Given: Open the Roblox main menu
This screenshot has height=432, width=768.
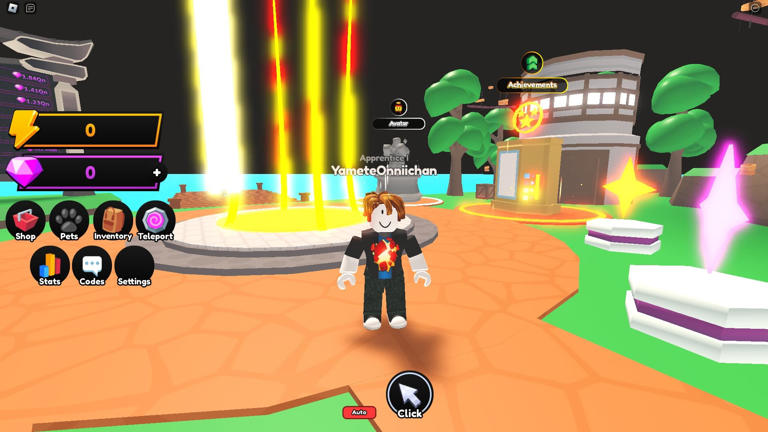Looking at the screenshot, I should [13, 8].
